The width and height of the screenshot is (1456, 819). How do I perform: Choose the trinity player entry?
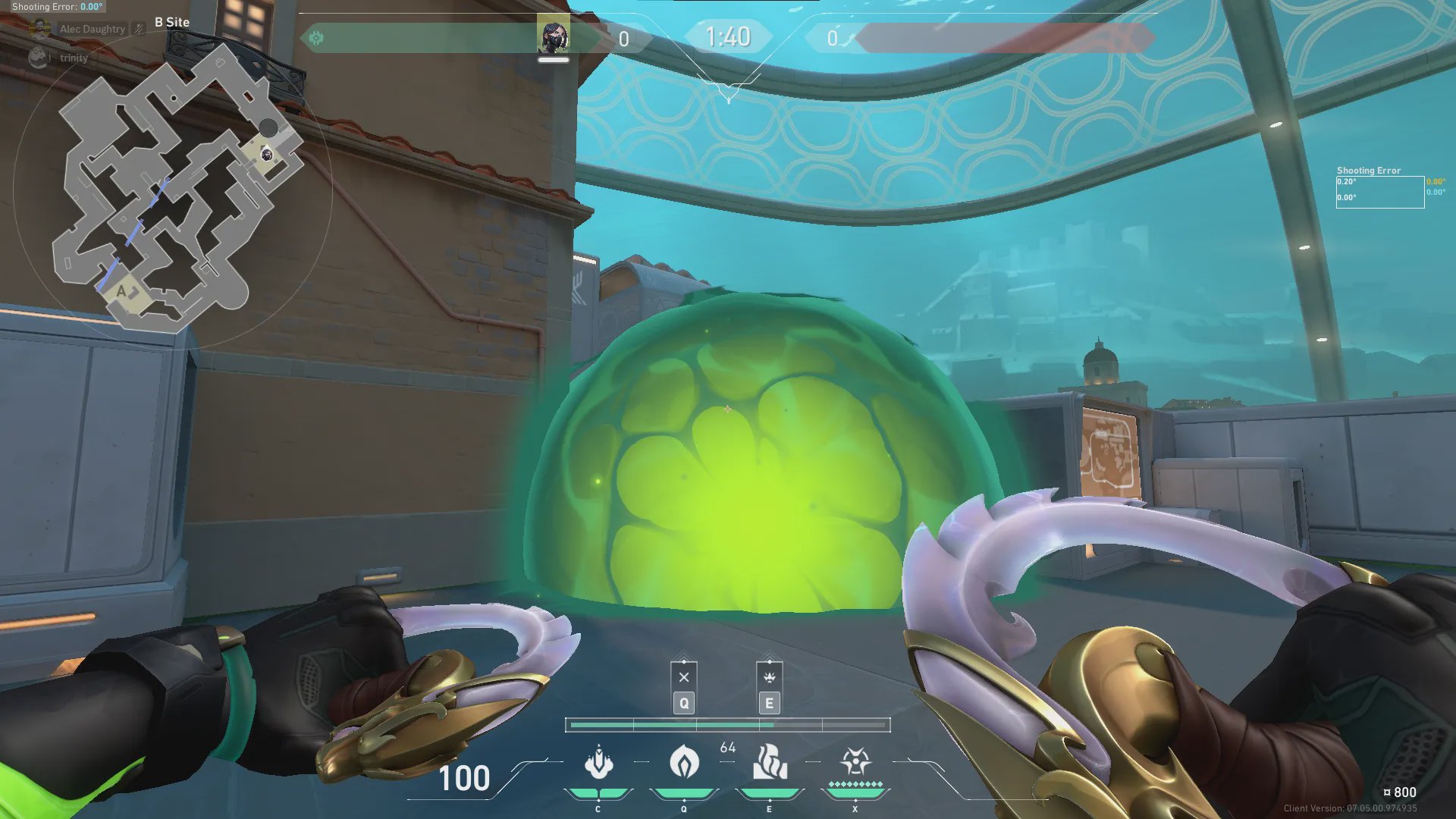click(x=73, y=58)
